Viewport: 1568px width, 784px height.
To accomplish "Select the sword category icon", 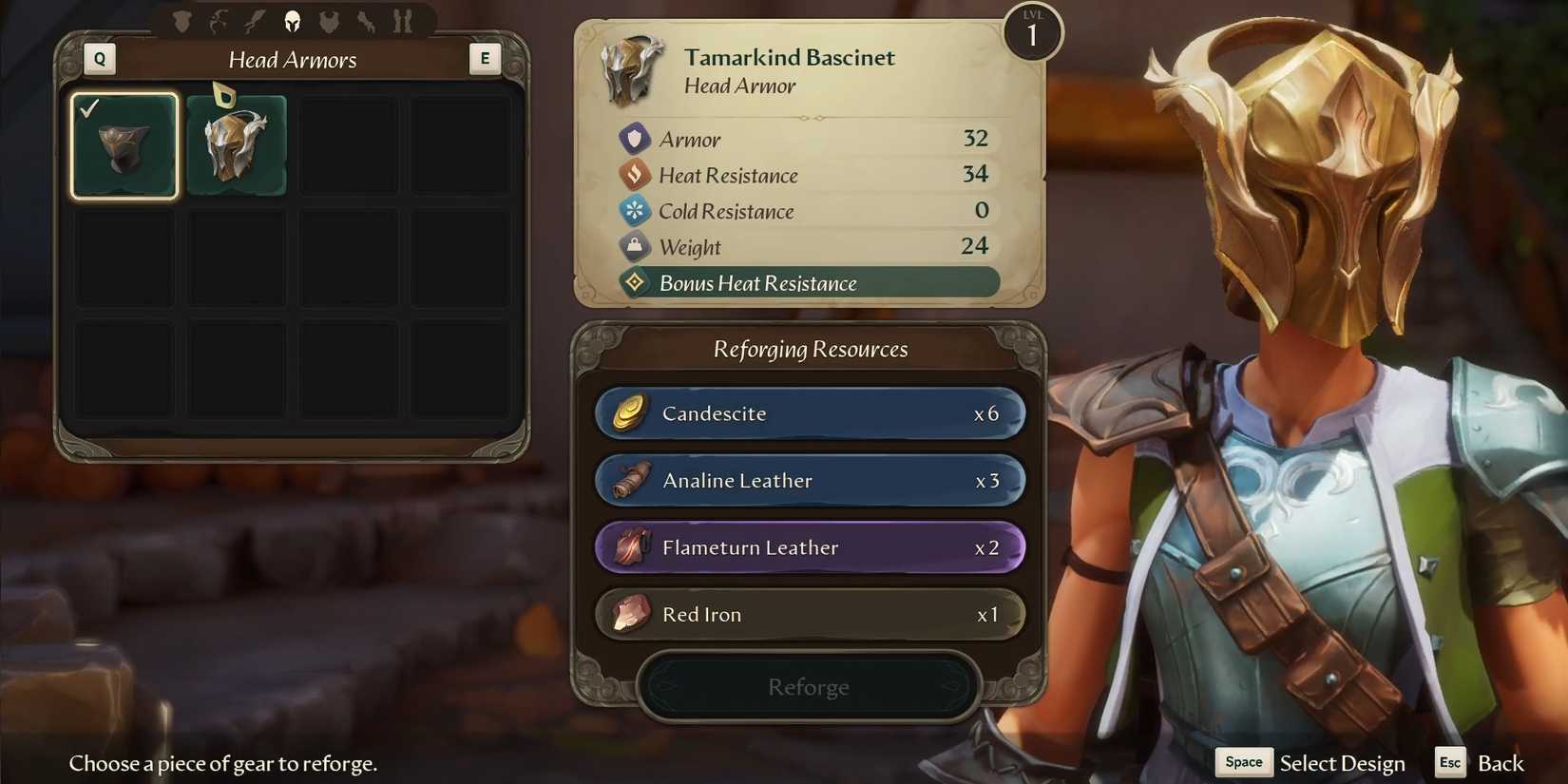I will click(254, 21).
